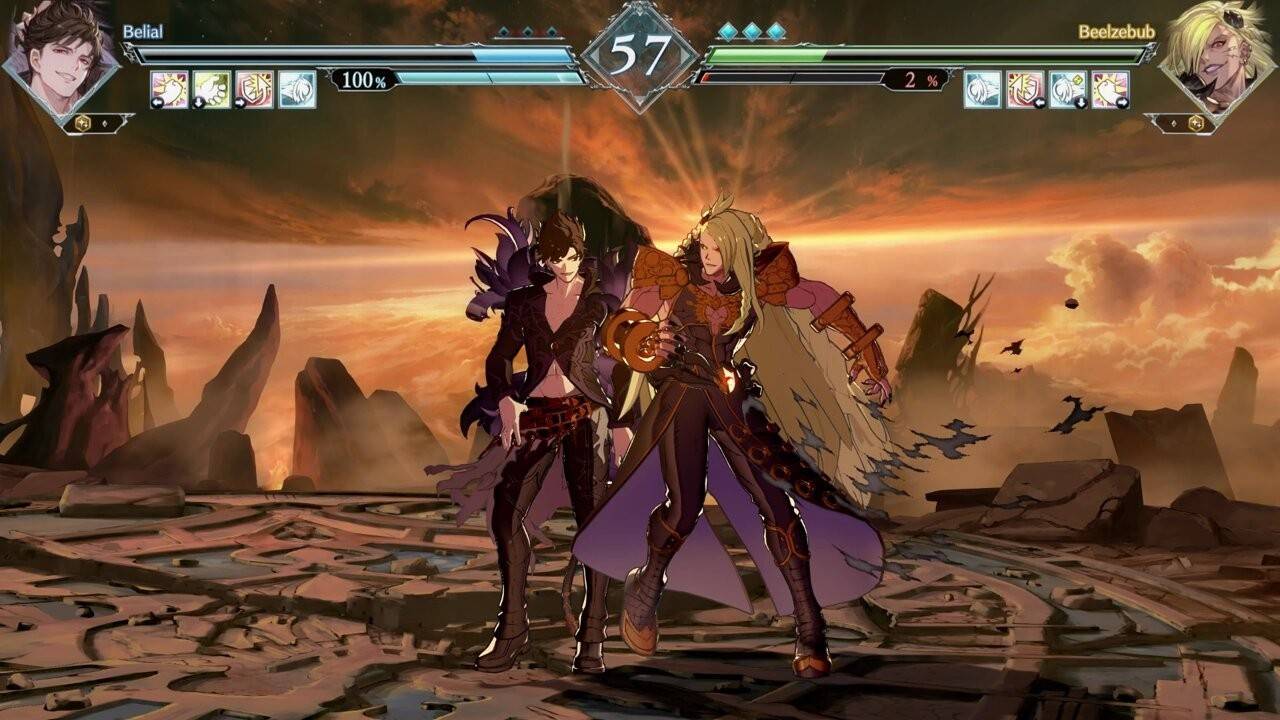Select Beelzebub's rightmost bird burst skill icon
1280x720 pixels.
[1109, 89]
